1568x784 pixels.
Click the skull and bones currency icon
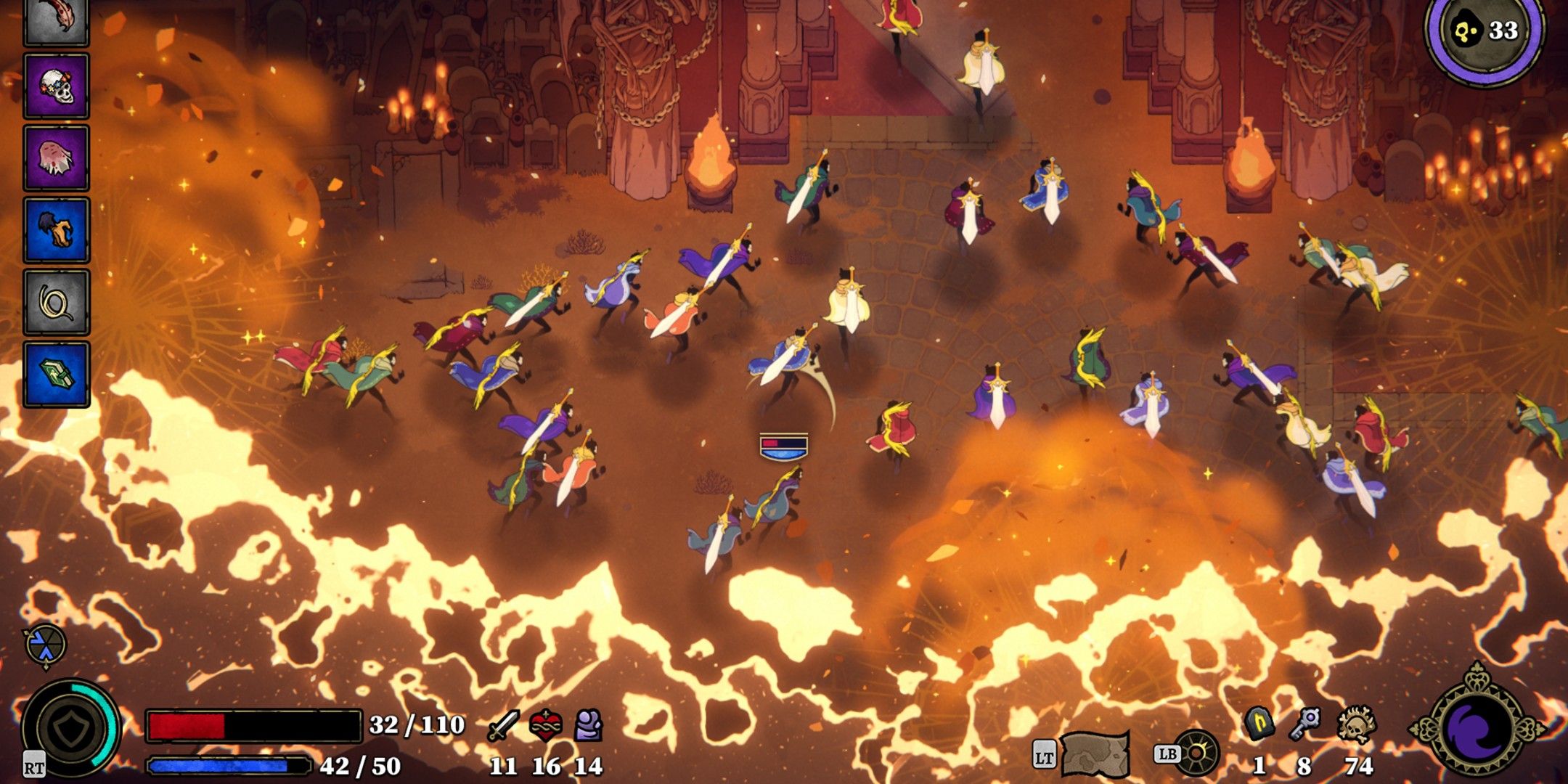point(1356,724)
